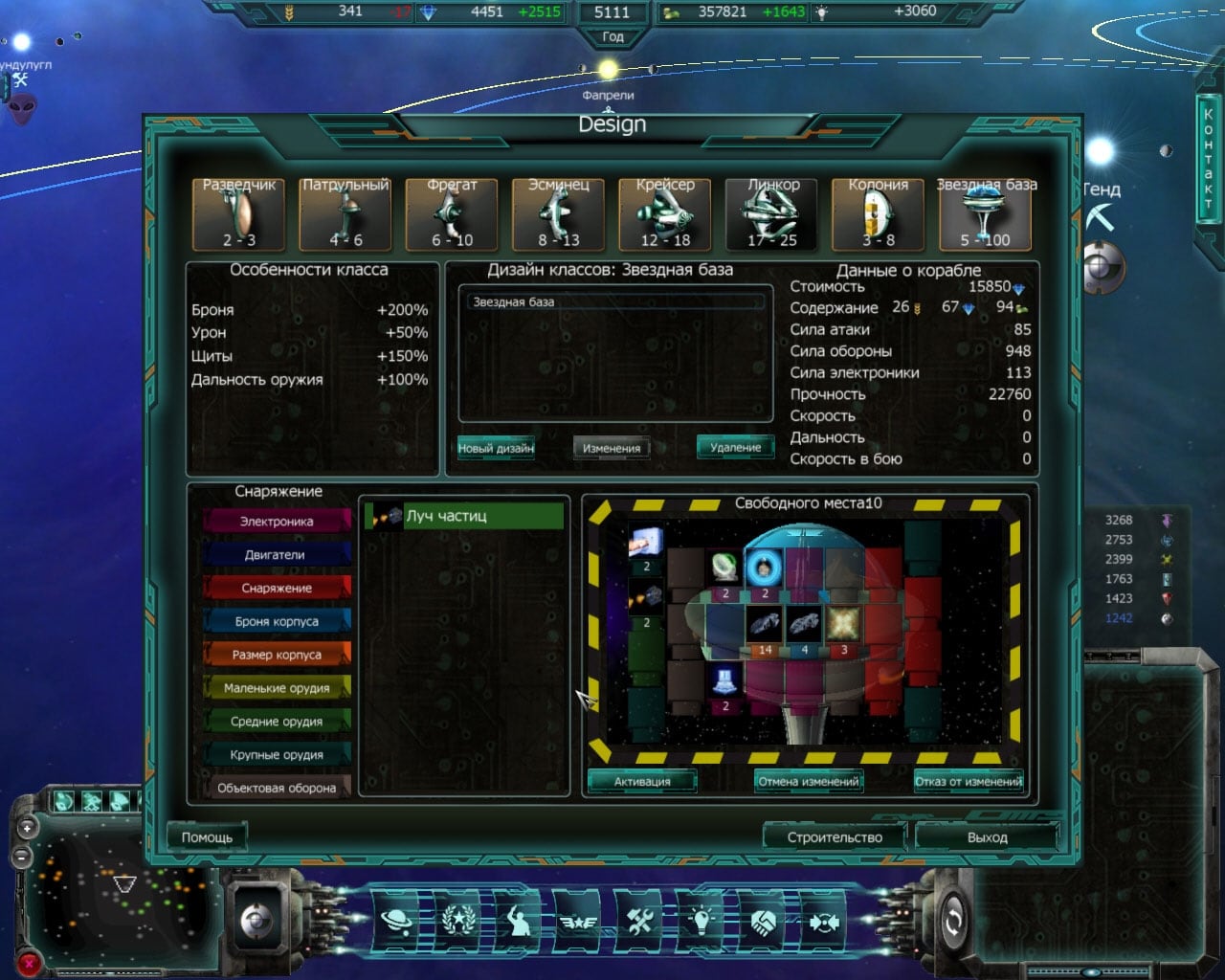
Task: Open the planet view in bottom toolbar
Action: click(398, 922)
